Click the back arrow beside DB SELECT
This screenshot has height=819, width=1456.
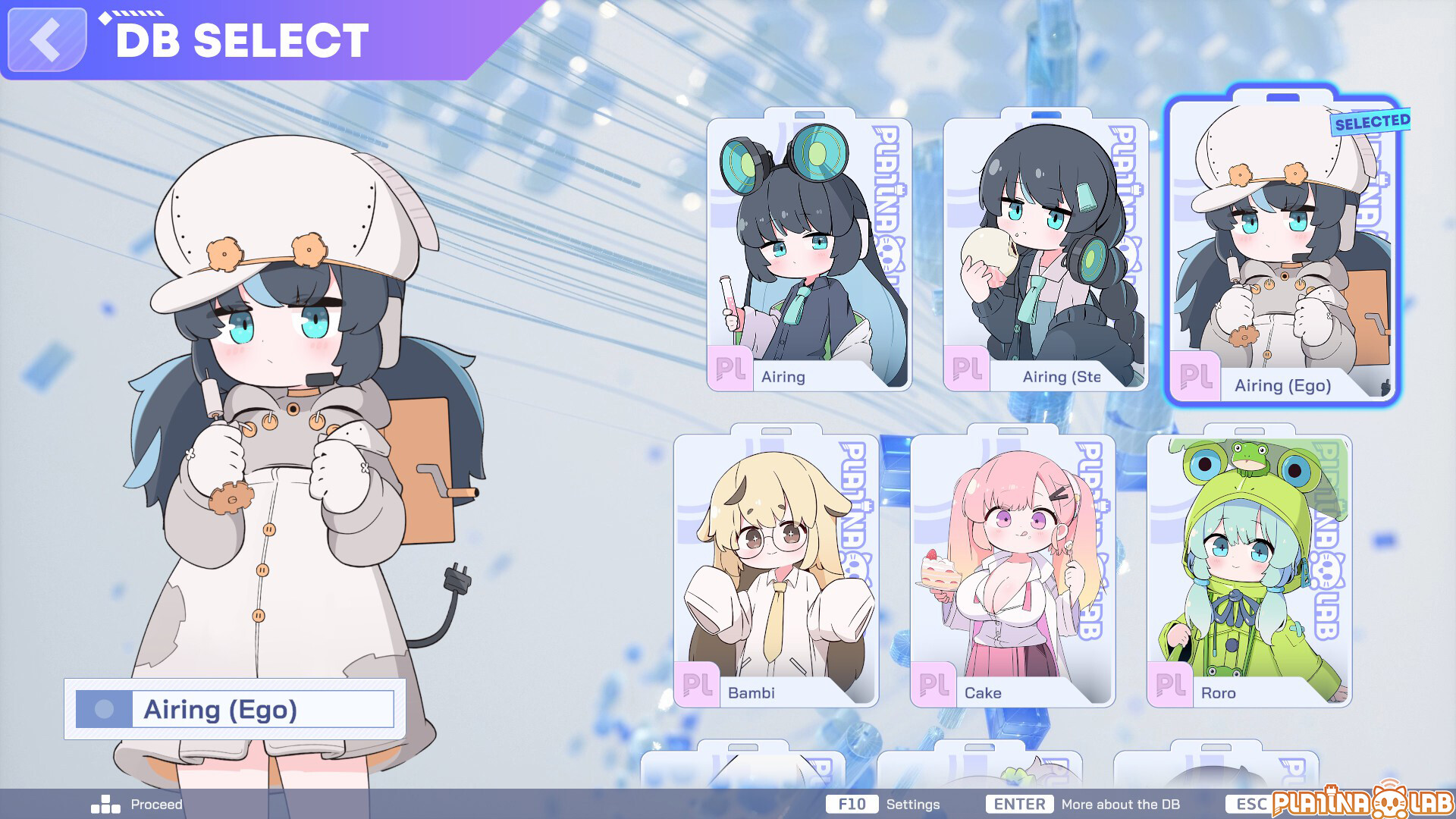pyautogui.click(x=44, y=39)
